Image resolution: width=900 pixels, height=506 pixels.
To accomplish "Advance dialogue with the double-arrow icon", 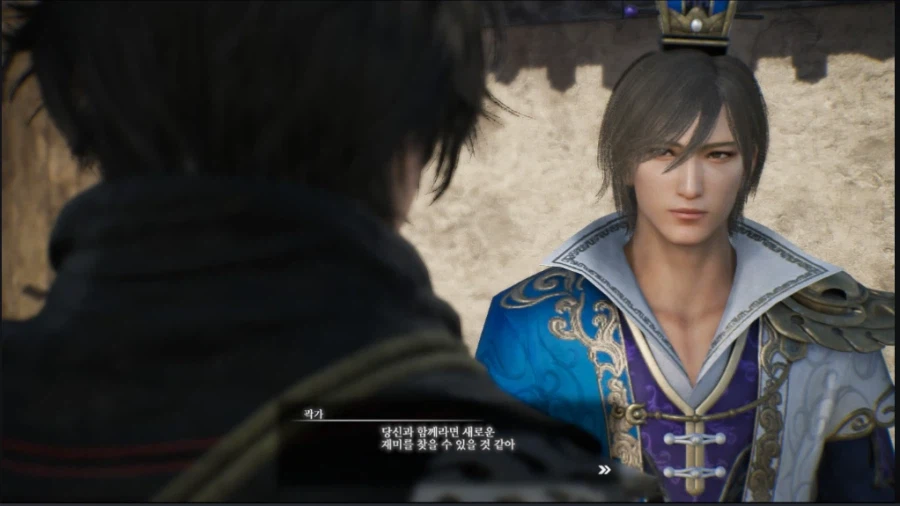I will tap(604, 469).
